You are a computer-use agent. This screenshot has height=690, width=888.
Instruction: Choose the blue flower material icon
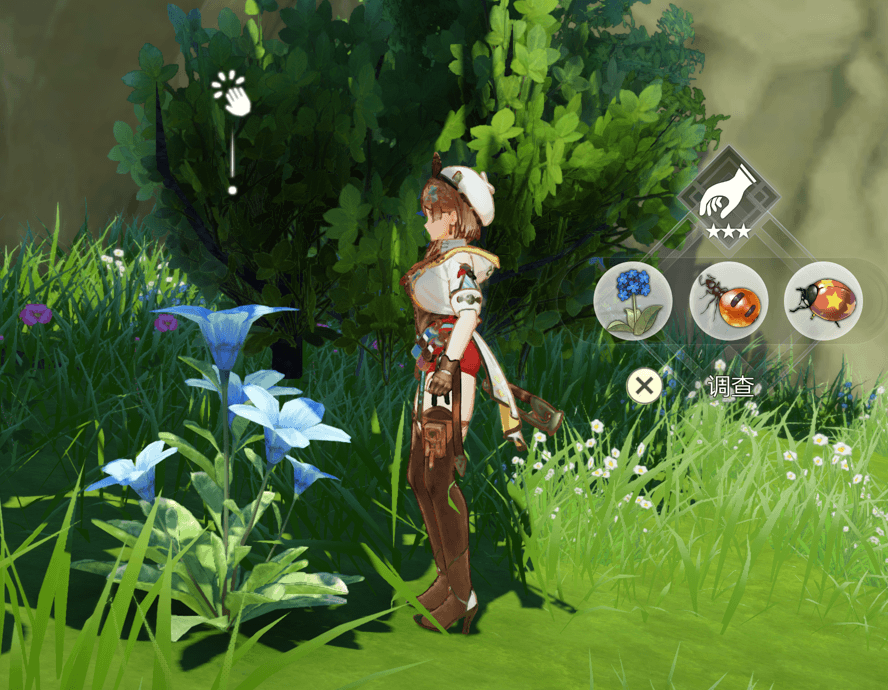pos(632,301)
